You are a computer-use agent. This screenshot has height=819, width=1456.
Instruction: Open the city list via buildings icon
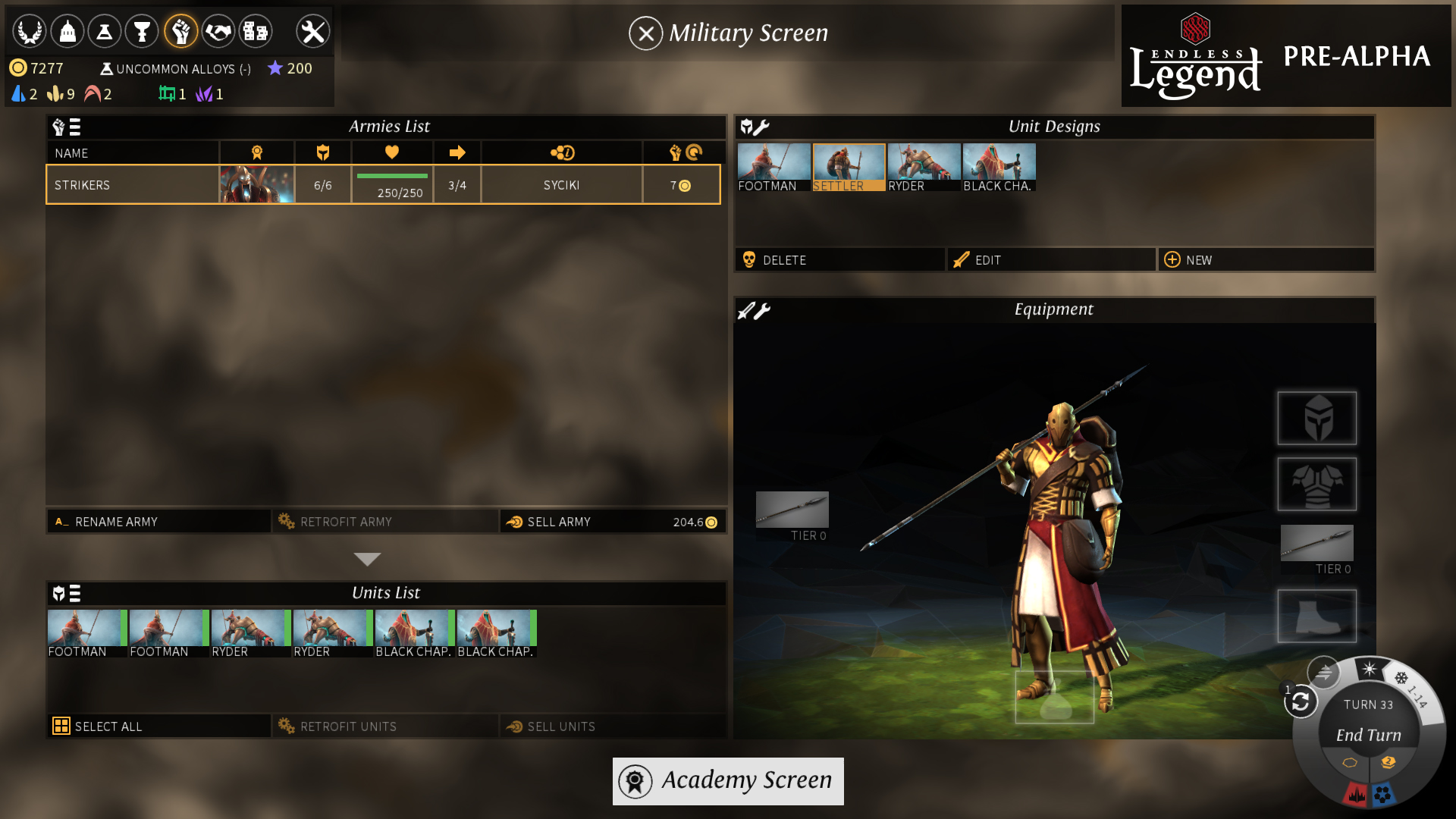(256, 31)
